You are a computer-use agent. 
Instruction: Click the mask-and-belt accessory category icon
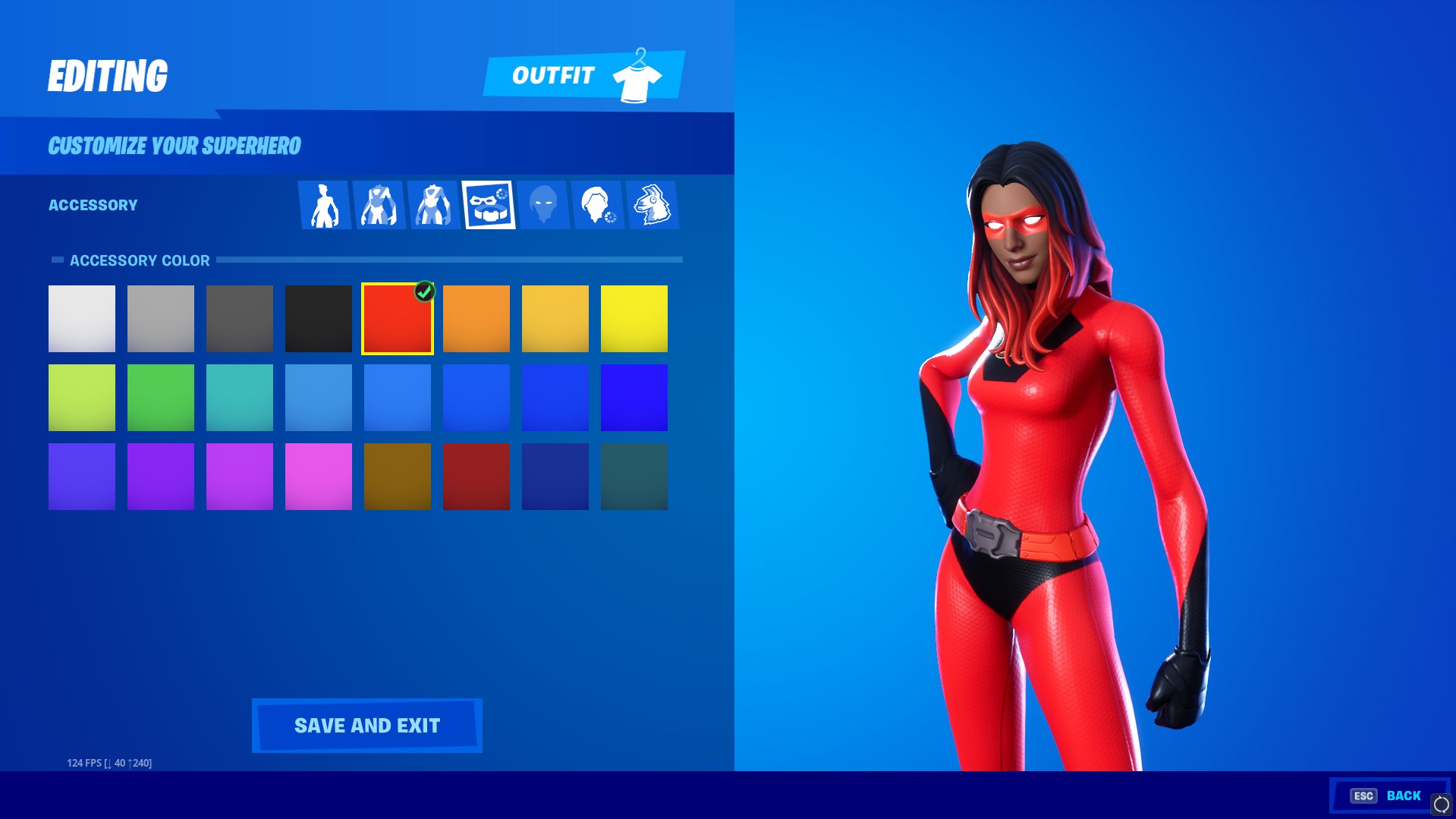tap(489, 205)
